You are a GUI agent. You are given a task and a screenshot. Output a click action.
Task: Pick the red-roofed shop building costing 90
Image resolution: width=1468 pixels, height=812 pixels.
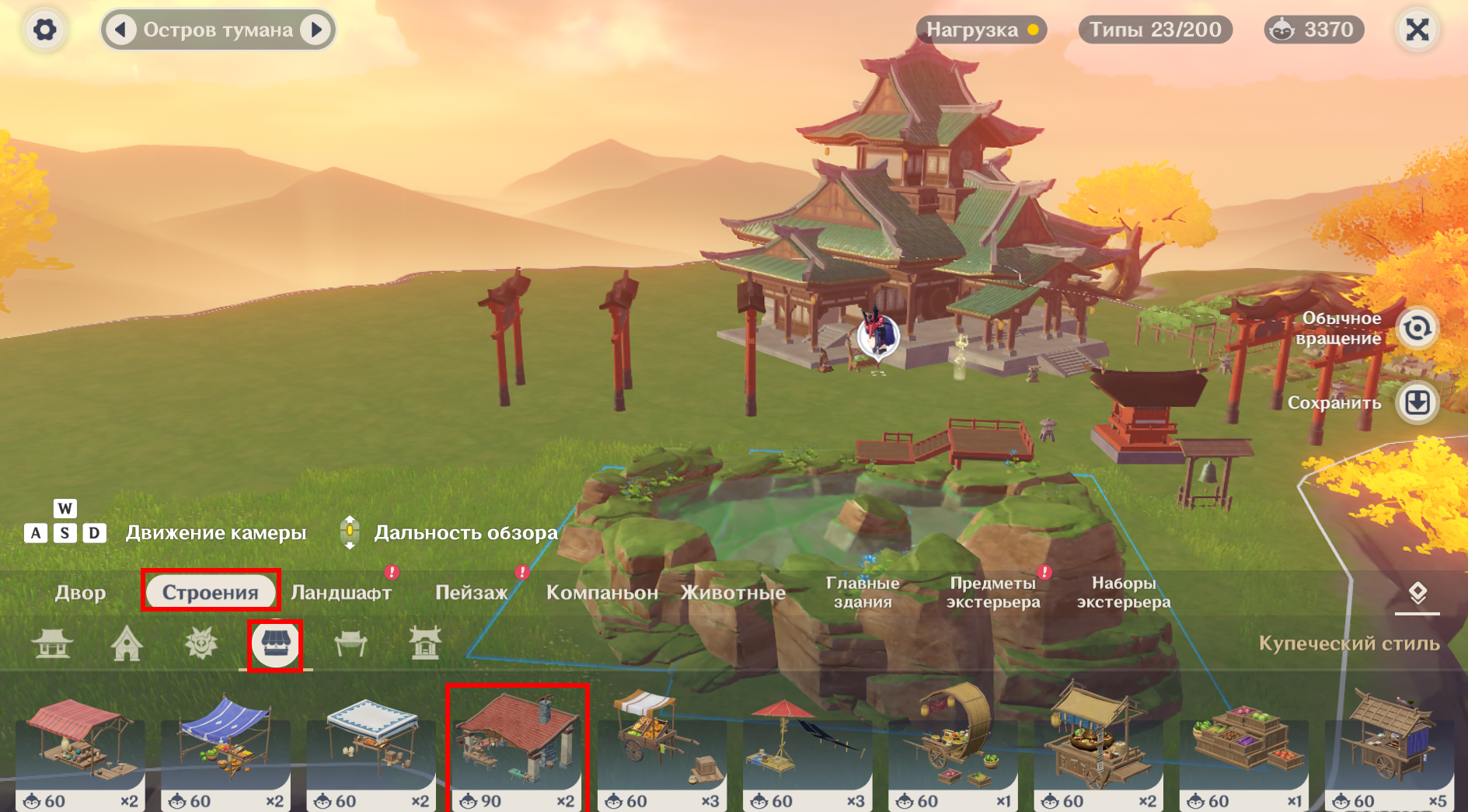(x=518, y=748)
